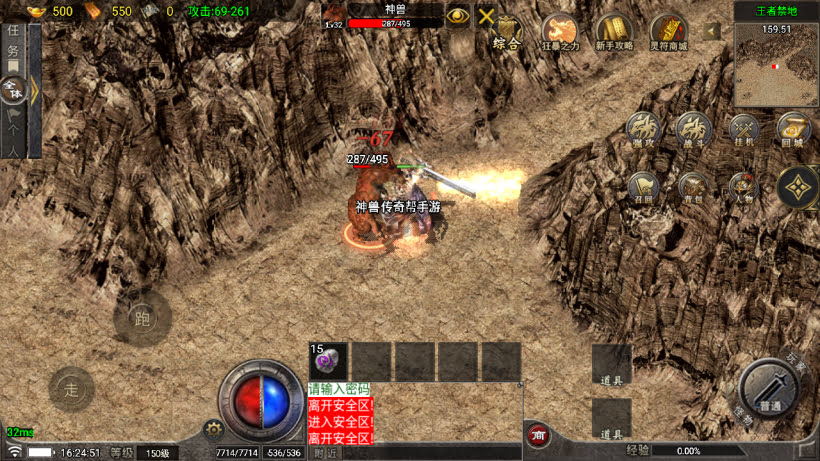Select the 强攻 forced attack mode
The image size is (820, 461).
644,130
